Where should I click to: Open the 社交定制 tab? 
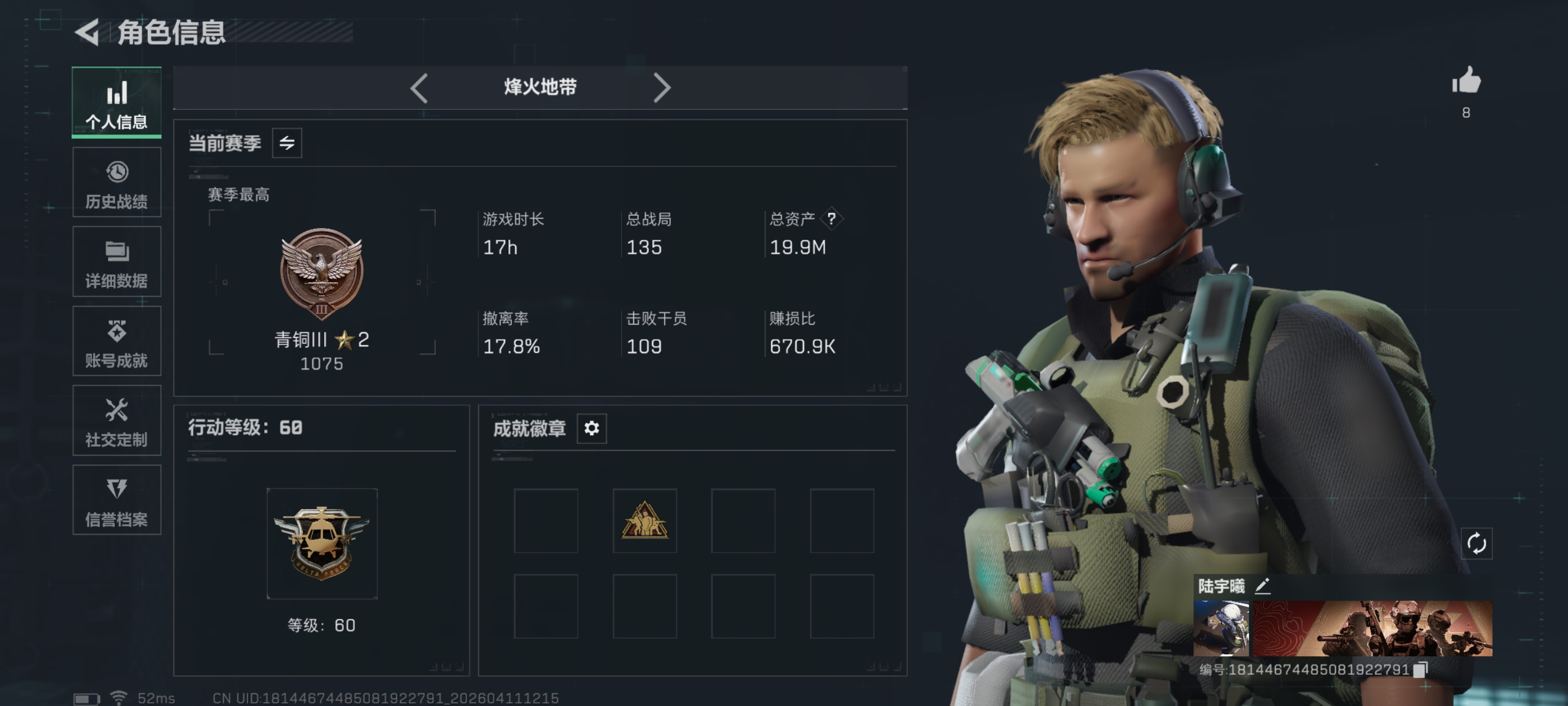point(116,420)
